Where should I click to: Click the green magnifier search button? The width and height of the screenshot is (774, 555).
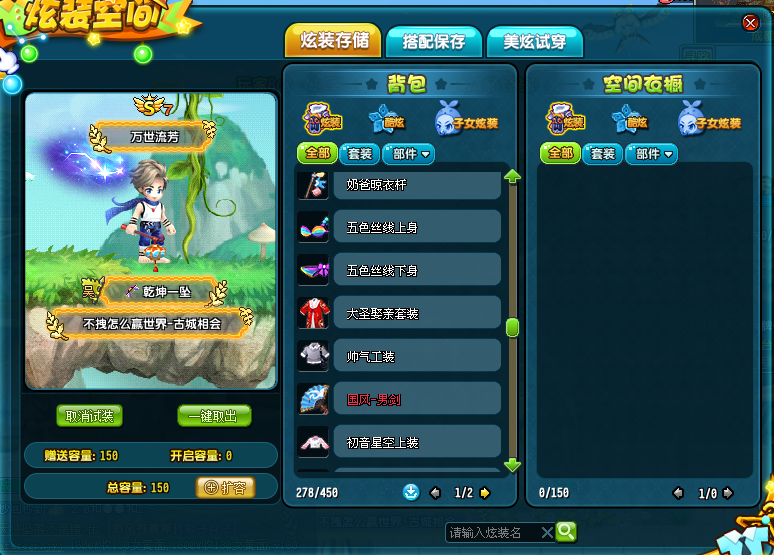566,531
